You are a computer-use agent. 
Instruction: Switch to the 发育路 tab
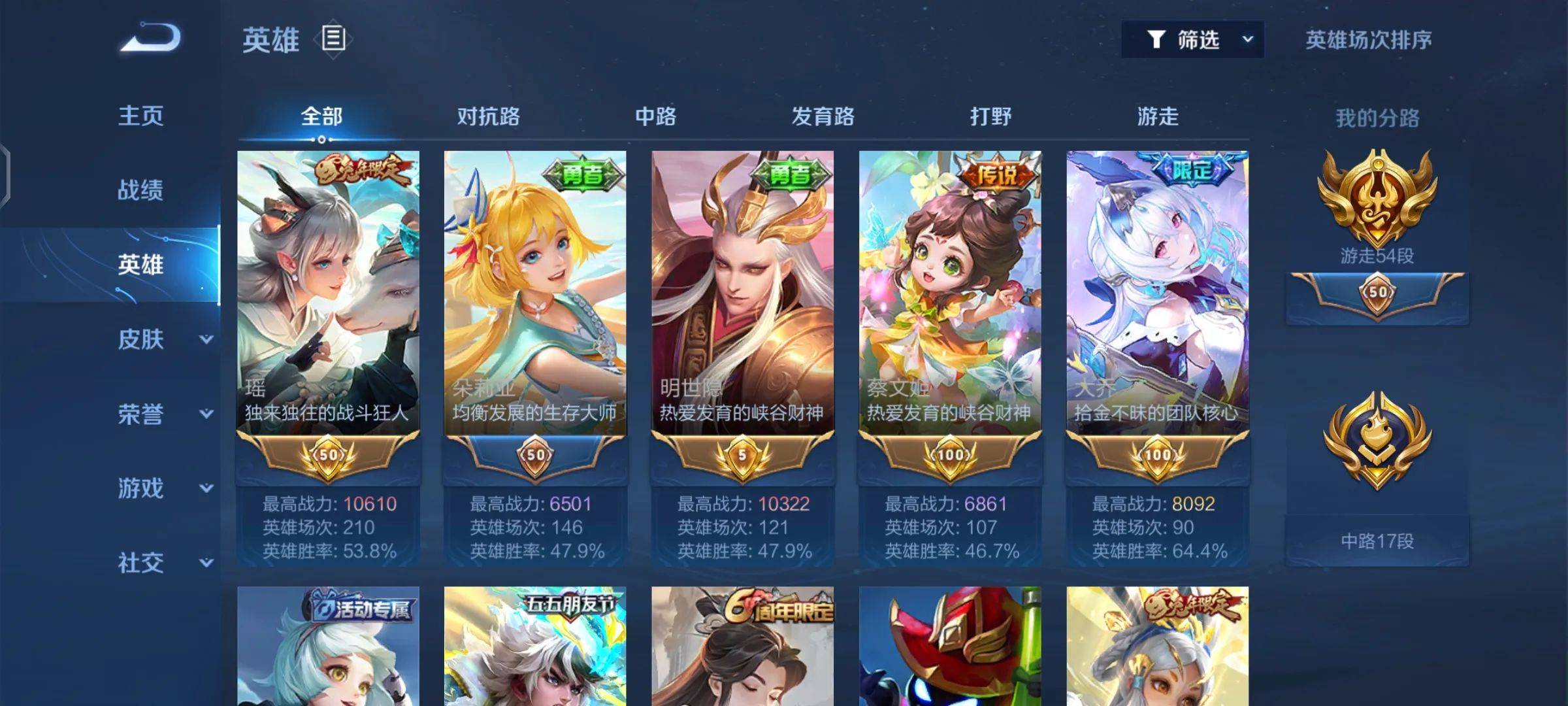click(x=823, y=117)
